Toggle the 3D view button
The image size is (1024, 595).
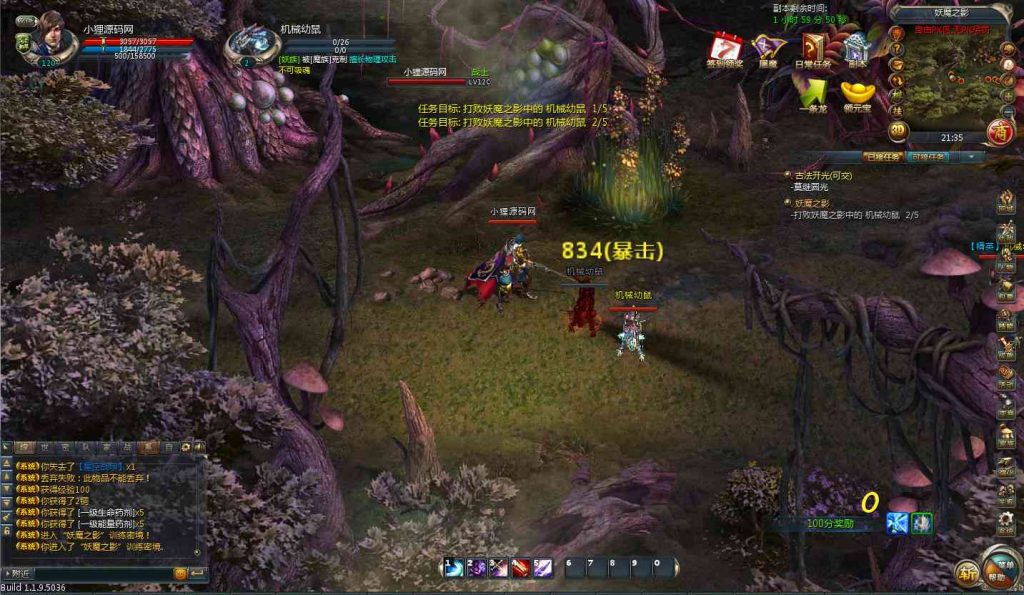[x=898, y=128]
